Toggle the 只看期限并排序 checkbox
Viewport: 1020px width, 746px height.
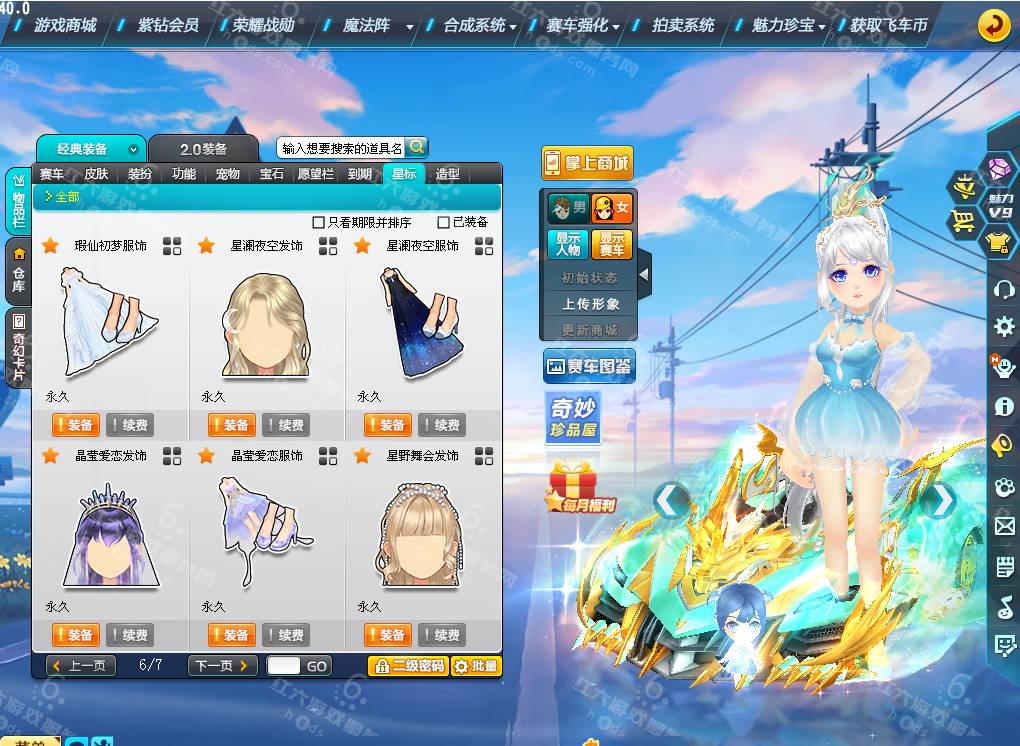(319, 222)
